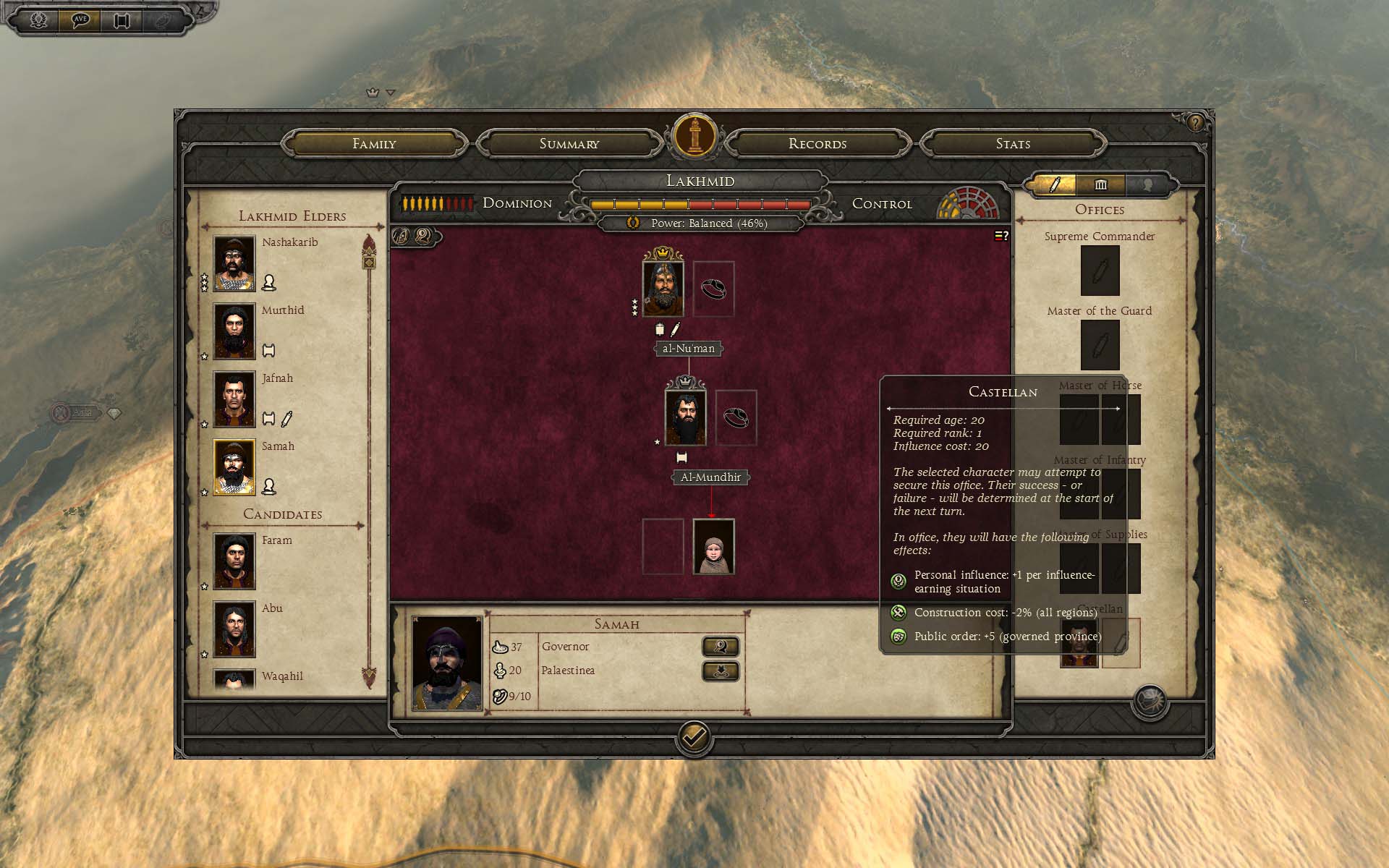Select Al-Mundhir's portrait in family tree
The height and width of the screenshot is (868, 1389).
coord(685,418)
